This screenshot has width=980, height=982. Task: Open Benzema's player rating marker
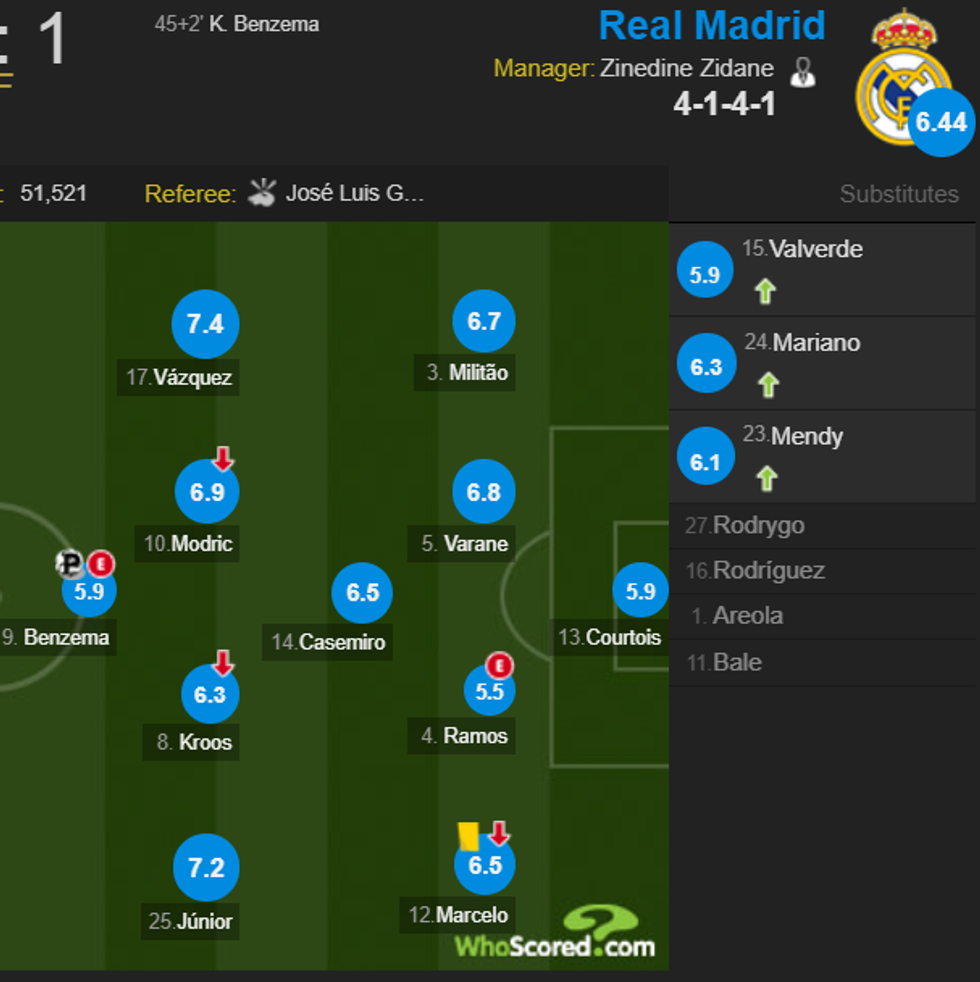89,591
